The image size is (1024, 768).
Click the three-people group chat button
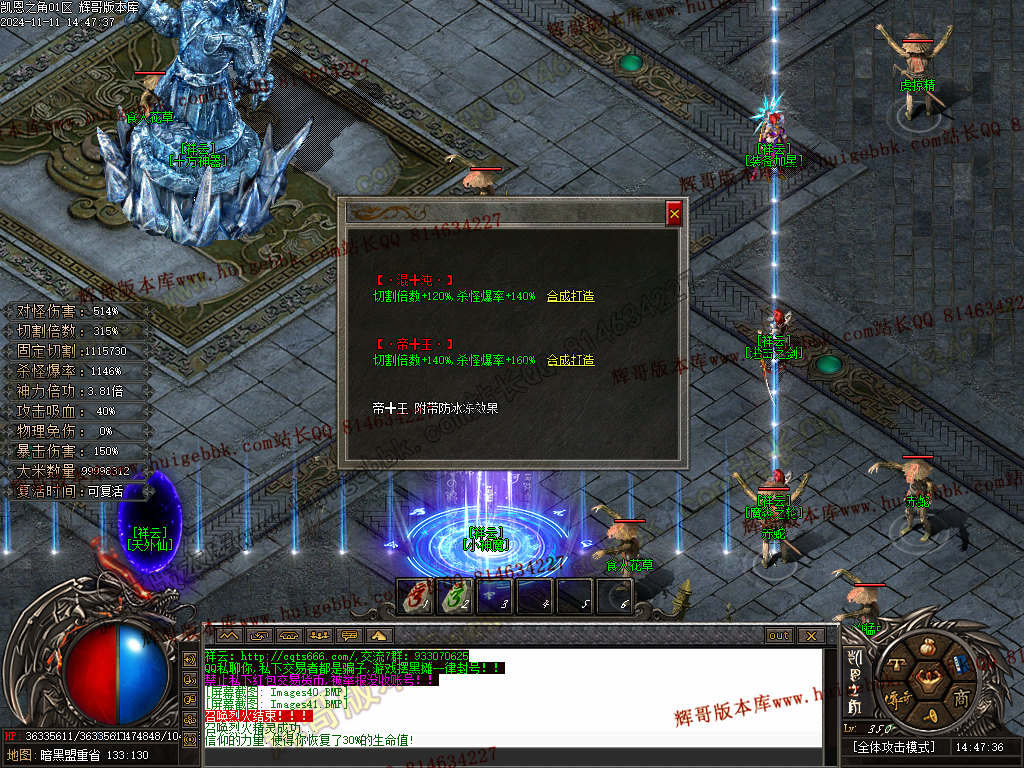point(320,635)
